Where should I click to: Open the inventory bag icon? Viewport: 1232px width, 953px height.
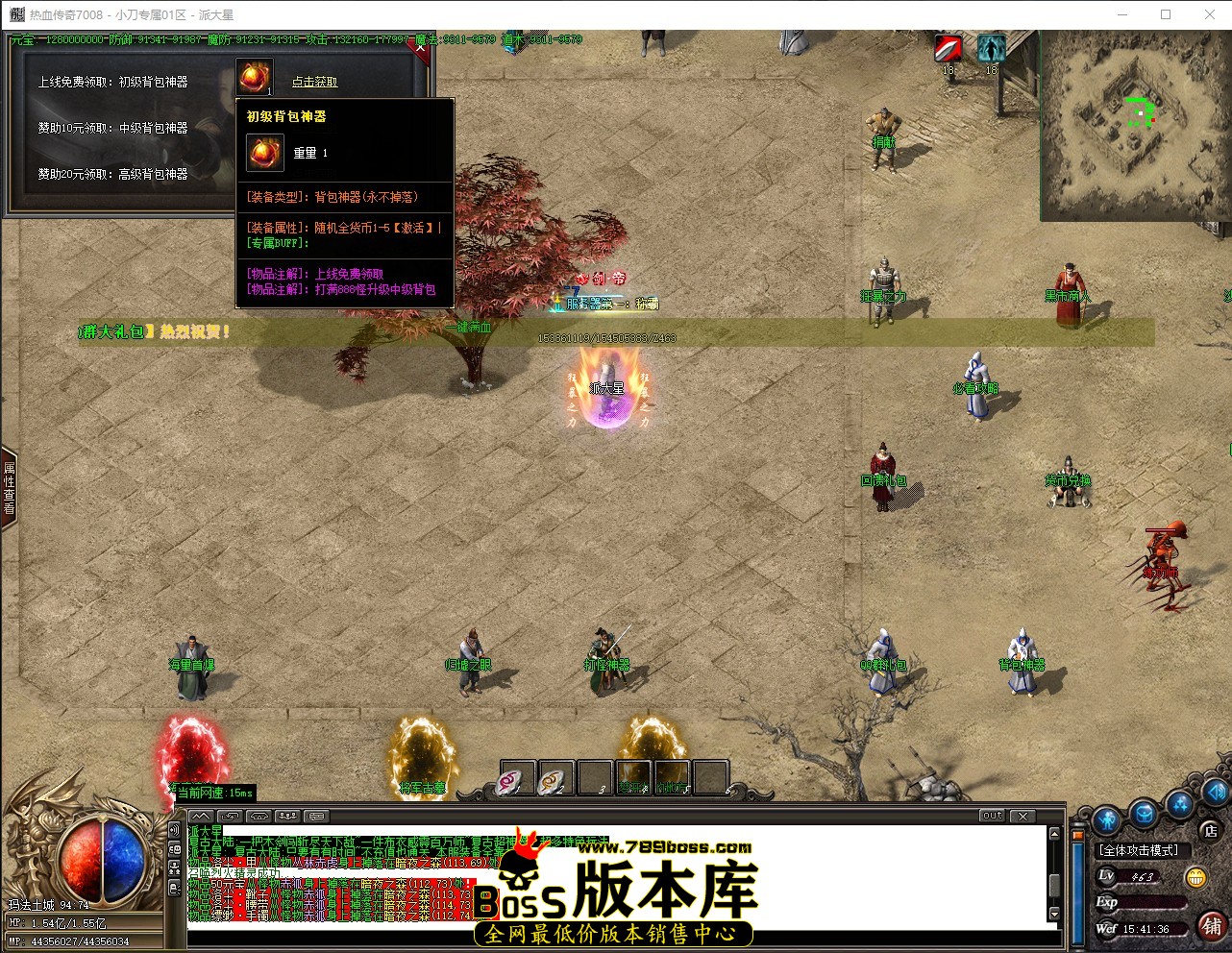click(x=1144, y=815)
